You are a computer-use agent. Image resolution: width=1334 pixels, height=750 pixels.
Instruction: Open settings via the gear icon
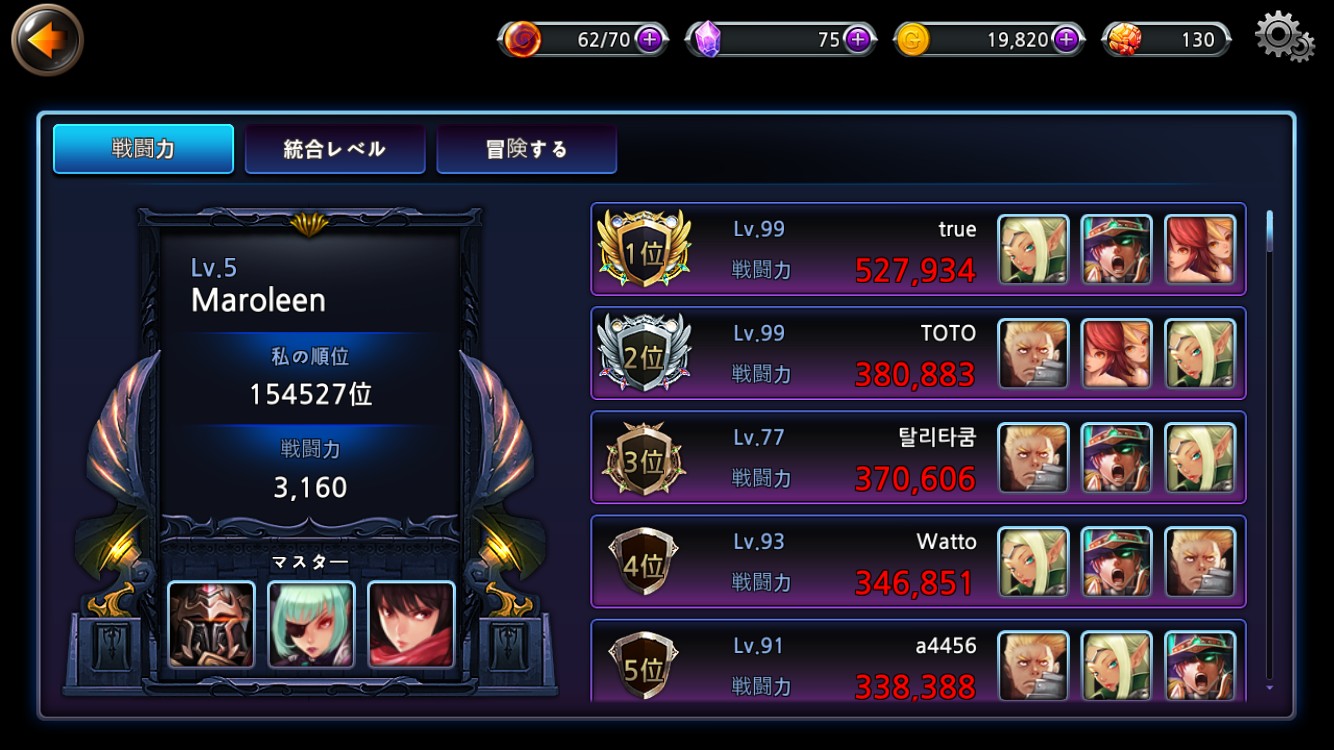point(1283,37)
